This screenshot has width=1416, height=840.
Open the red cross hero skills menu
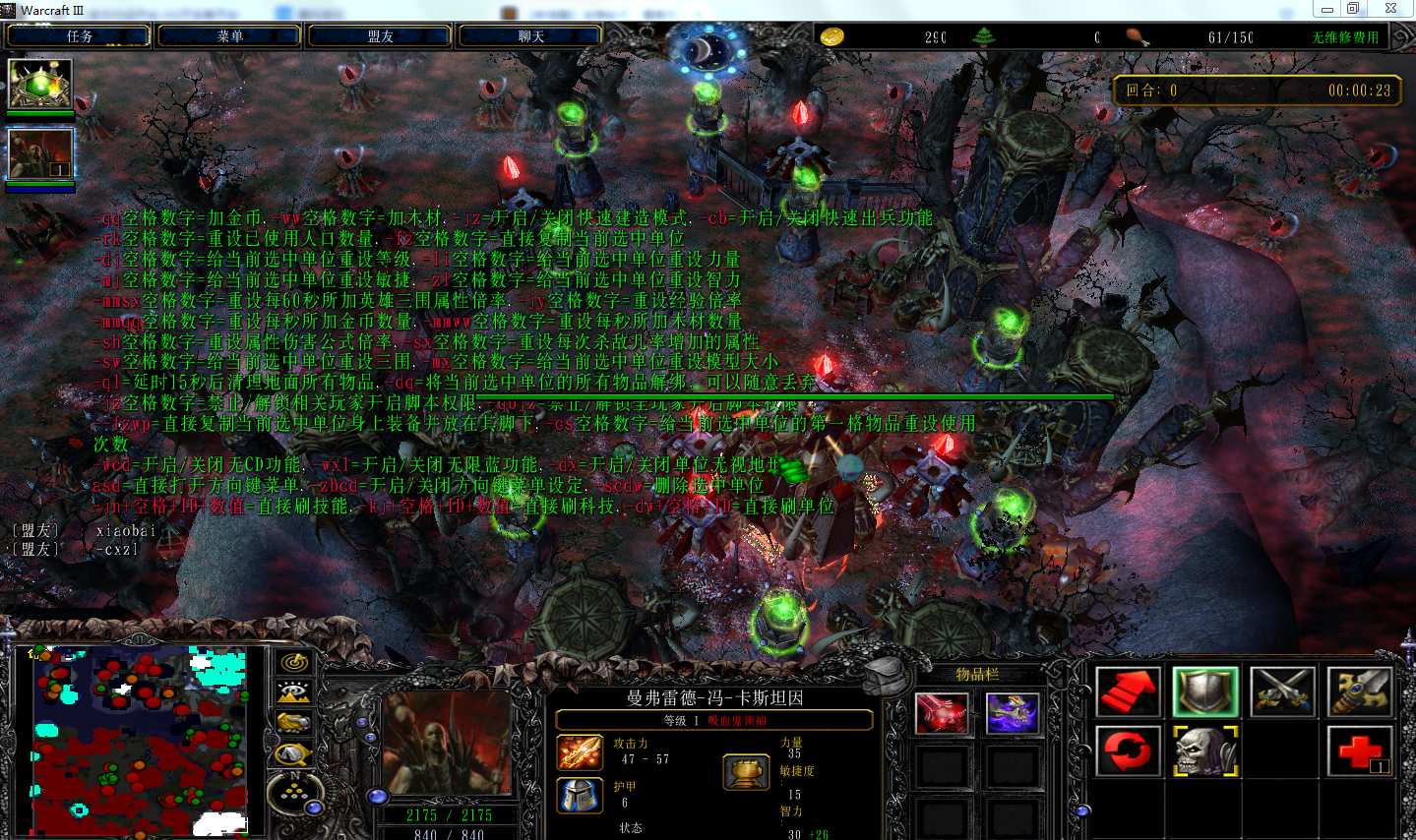click(1359, 751)
